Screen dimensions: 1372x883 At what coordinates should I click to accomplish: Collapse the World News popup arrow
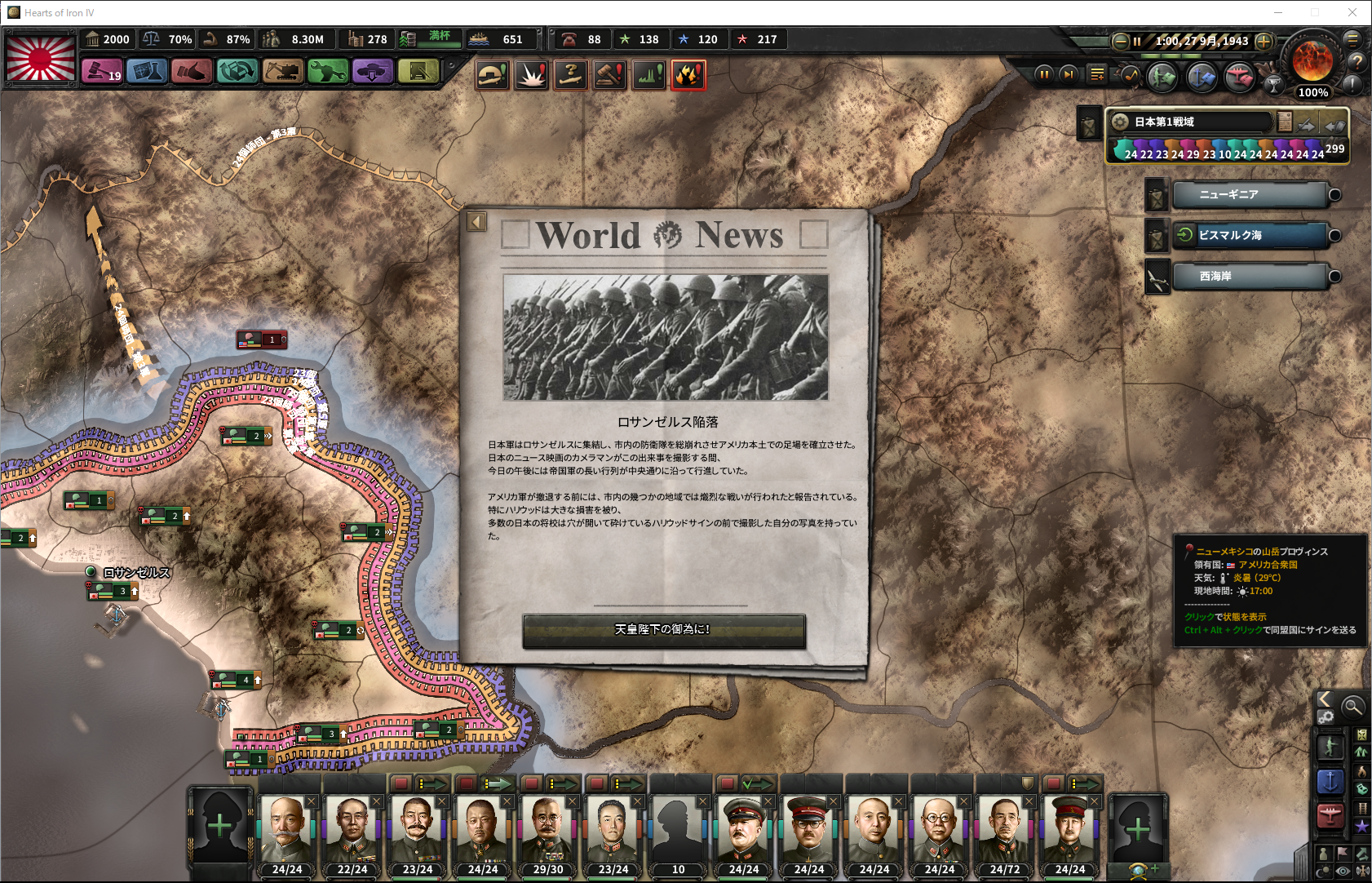[477, 222]
